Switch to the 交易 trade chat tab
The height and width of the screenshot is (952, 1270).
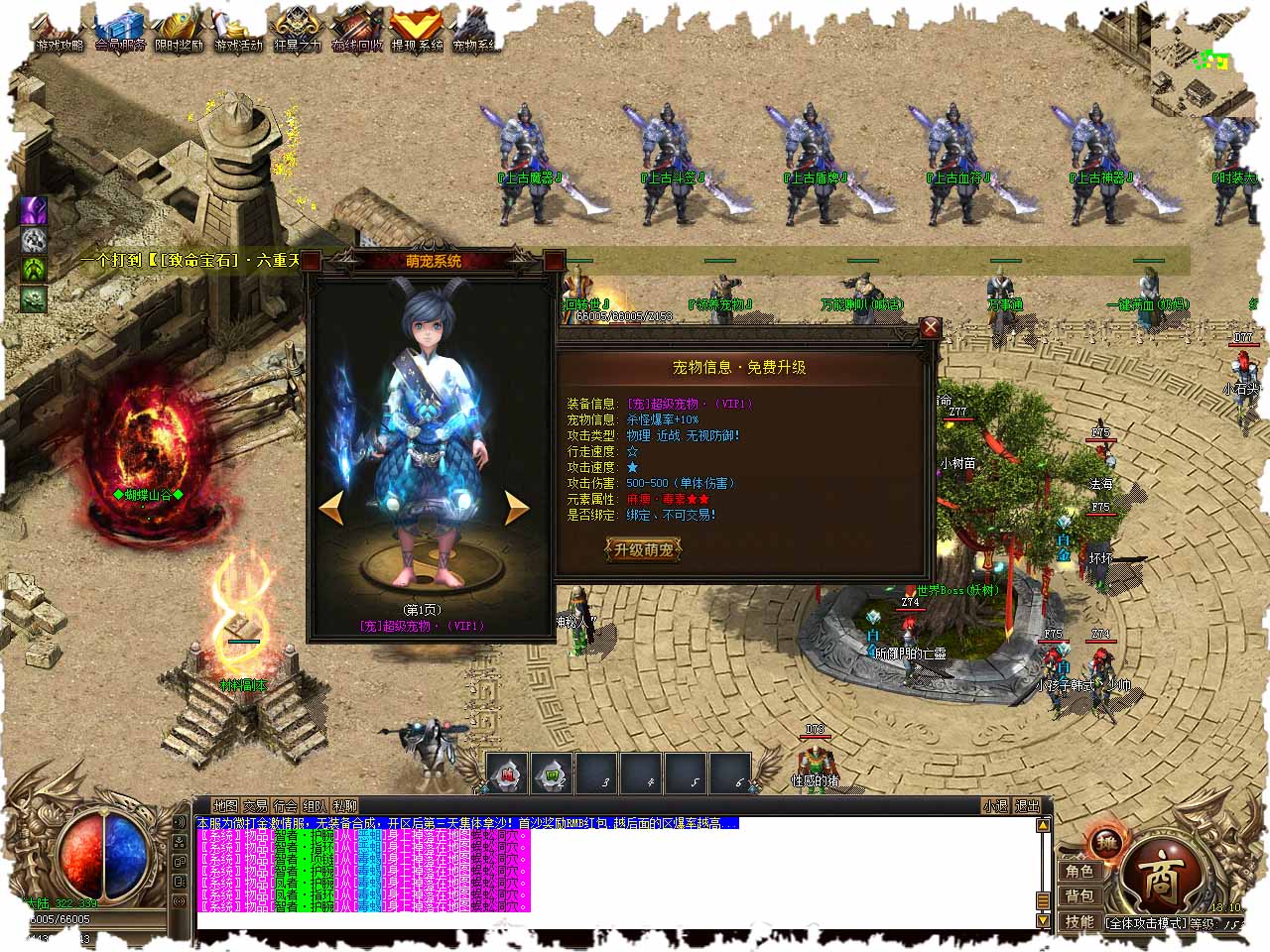256,806
